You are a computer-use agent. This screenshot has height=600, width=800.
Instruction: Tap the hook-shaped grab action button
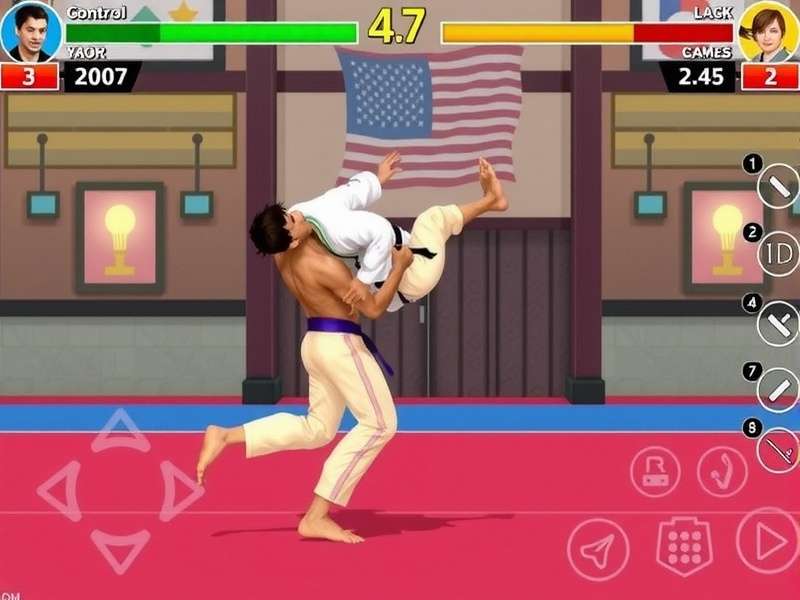pos(722,472)
